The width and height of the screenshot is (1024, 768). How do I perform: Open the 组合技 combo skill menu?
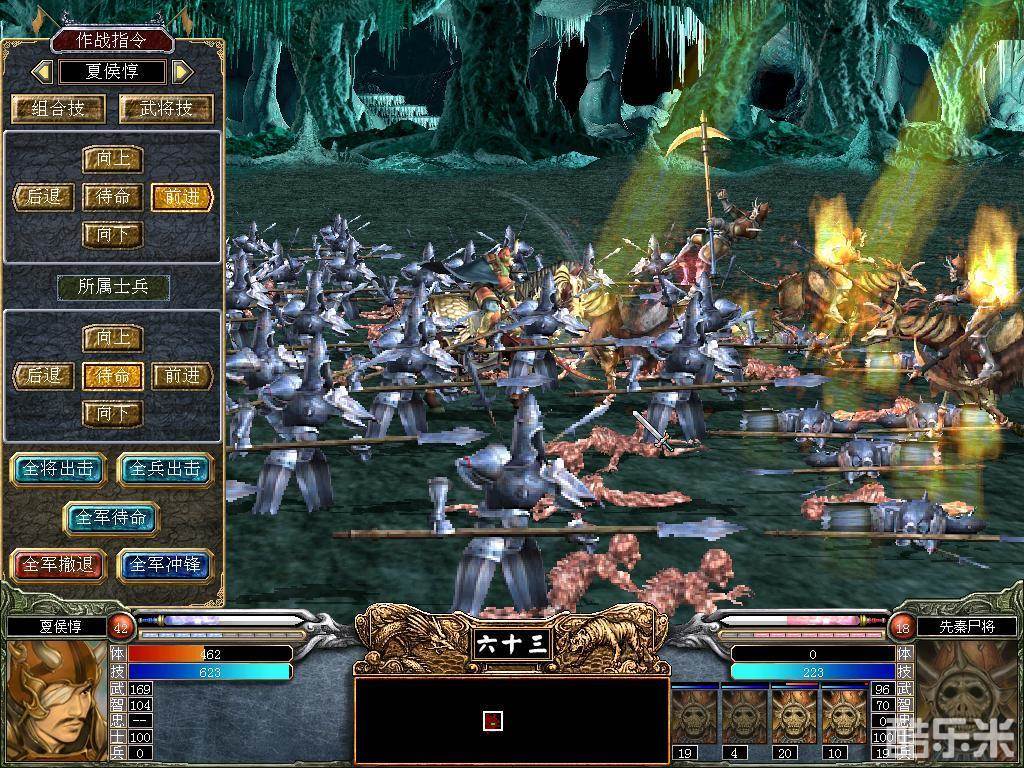click(59, 108)
